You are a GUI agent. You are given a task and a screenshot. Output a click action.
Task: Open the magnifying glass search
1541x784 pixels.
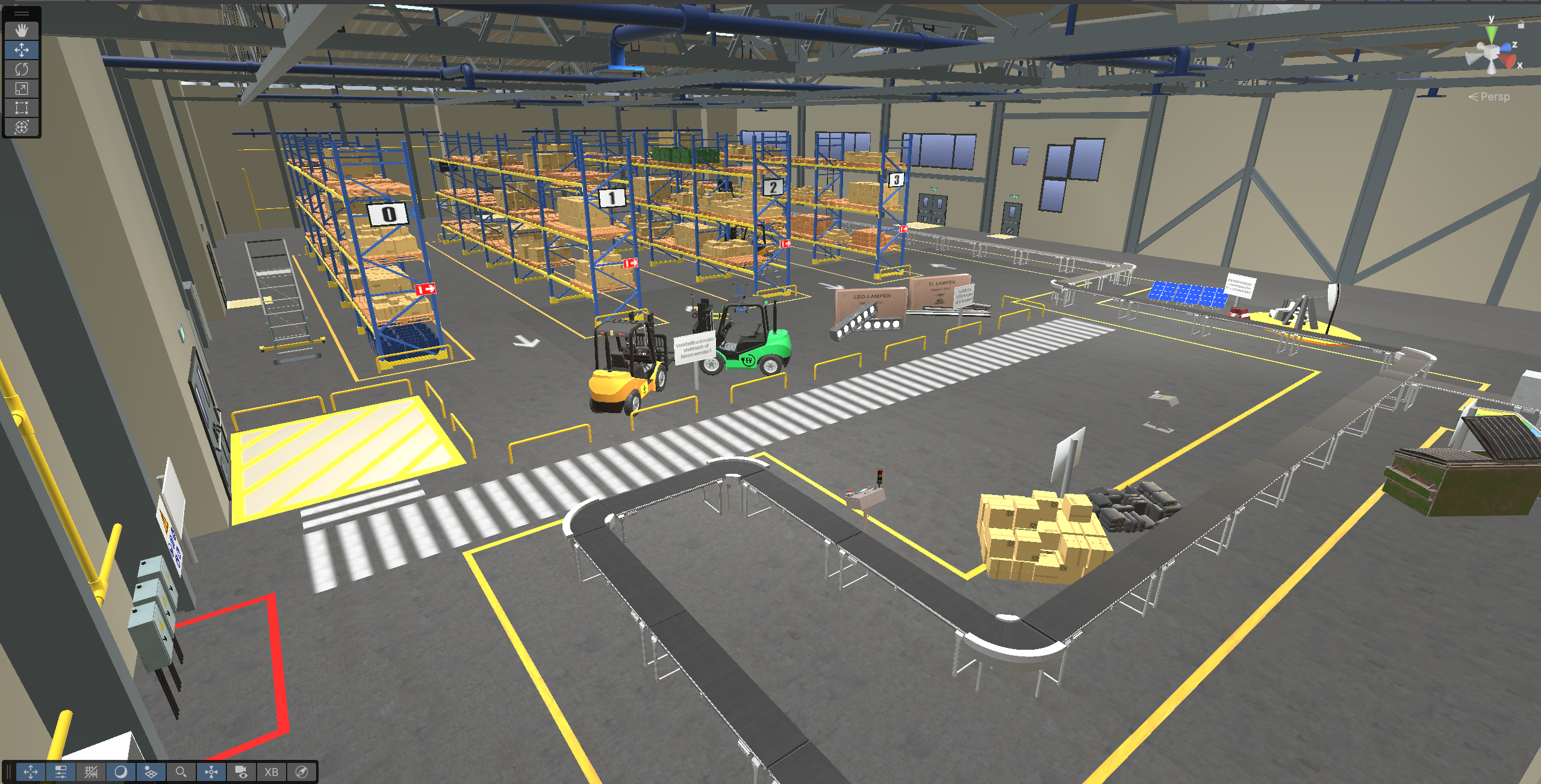[181, 772]
